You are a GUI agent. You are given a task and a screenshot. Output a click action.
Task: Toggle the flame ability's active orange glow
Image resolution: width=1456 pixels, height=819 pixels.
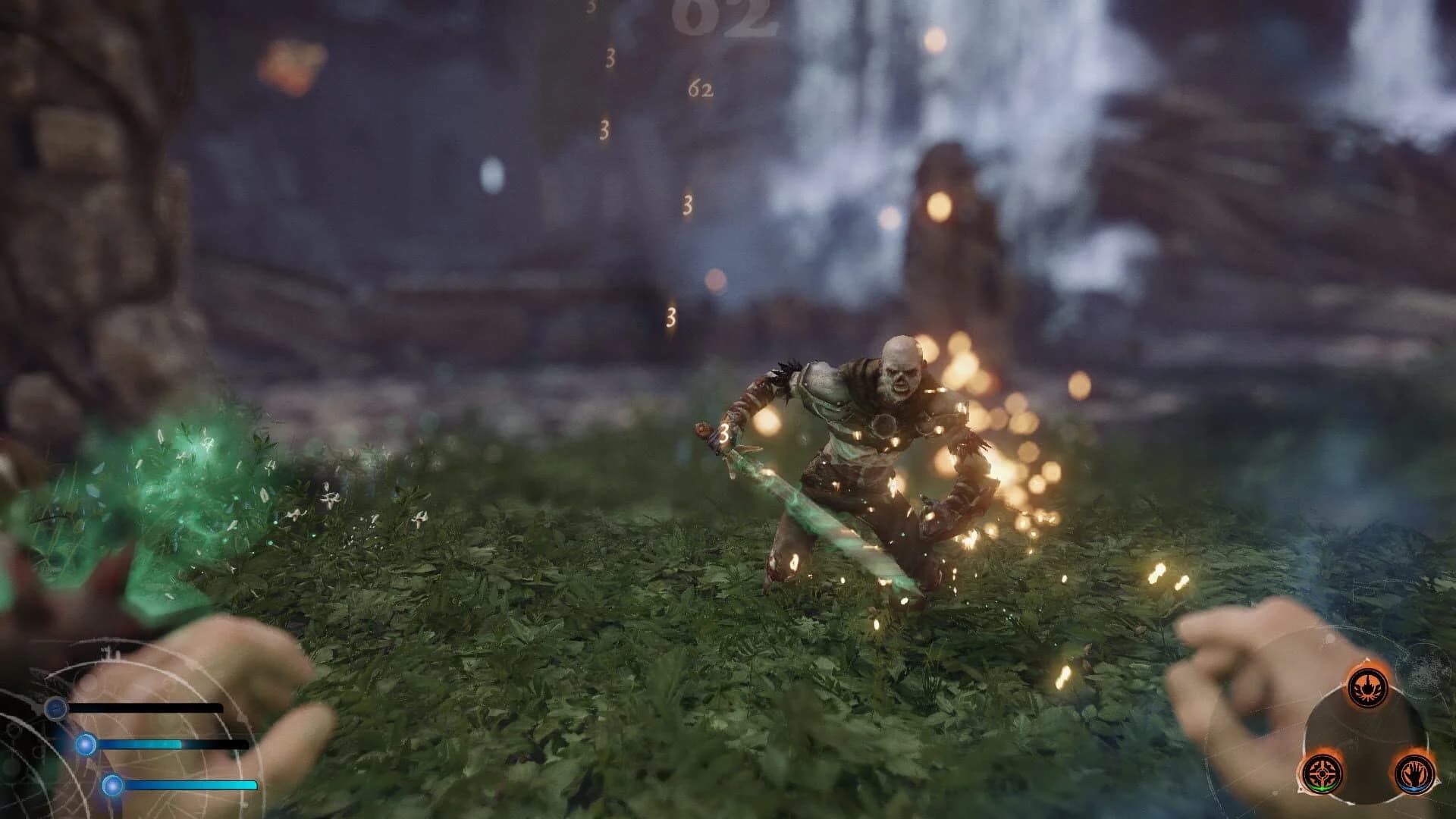tap(1368, 664)
